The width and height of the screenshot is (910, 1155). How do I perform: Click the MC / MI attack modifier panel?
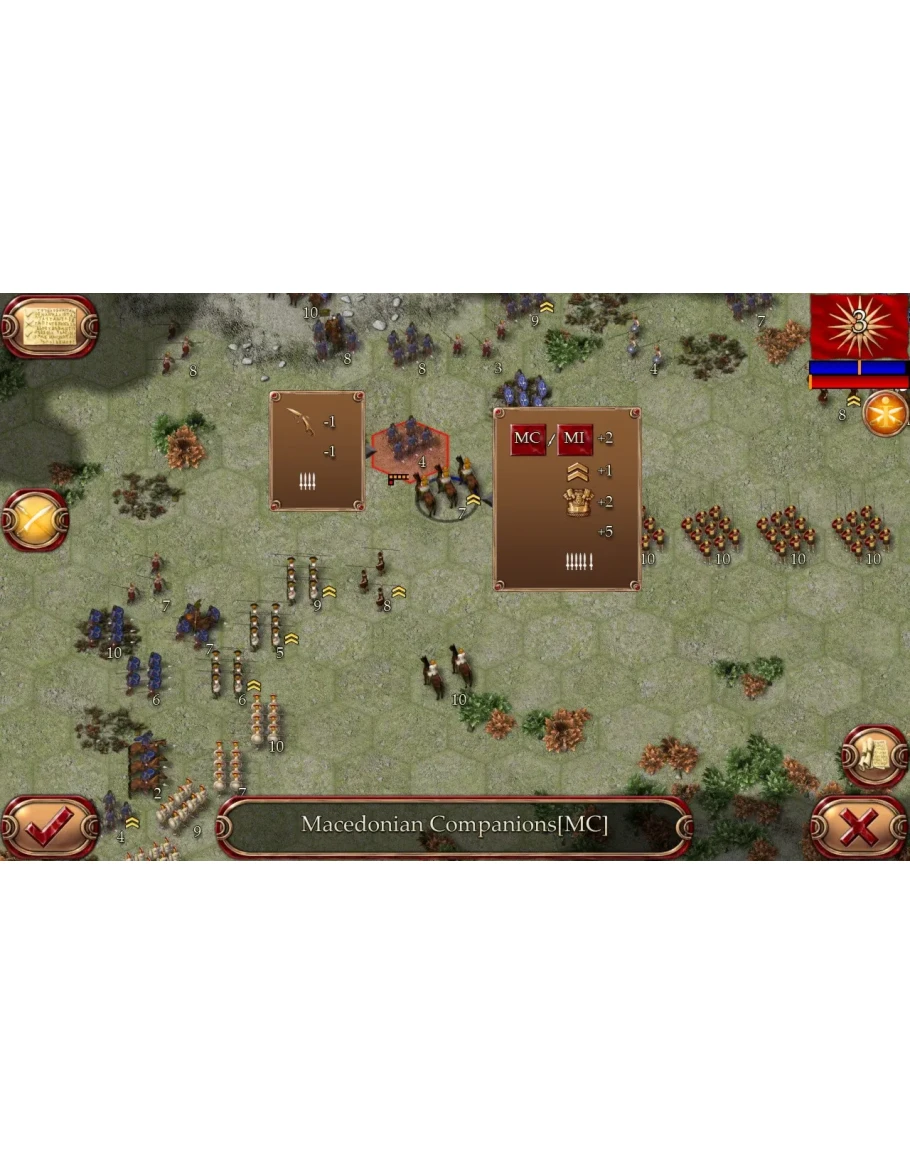point(567,498)
